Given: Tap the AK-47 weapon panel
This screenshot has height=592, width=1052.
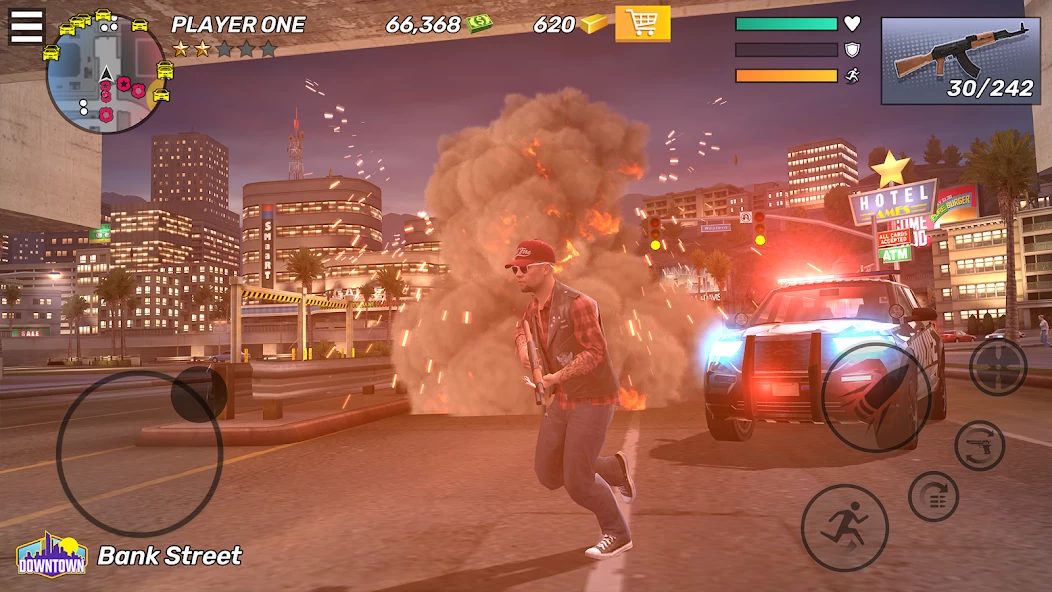Looking at the screenshot, I should pyautogui.click(x=960, y=60).
